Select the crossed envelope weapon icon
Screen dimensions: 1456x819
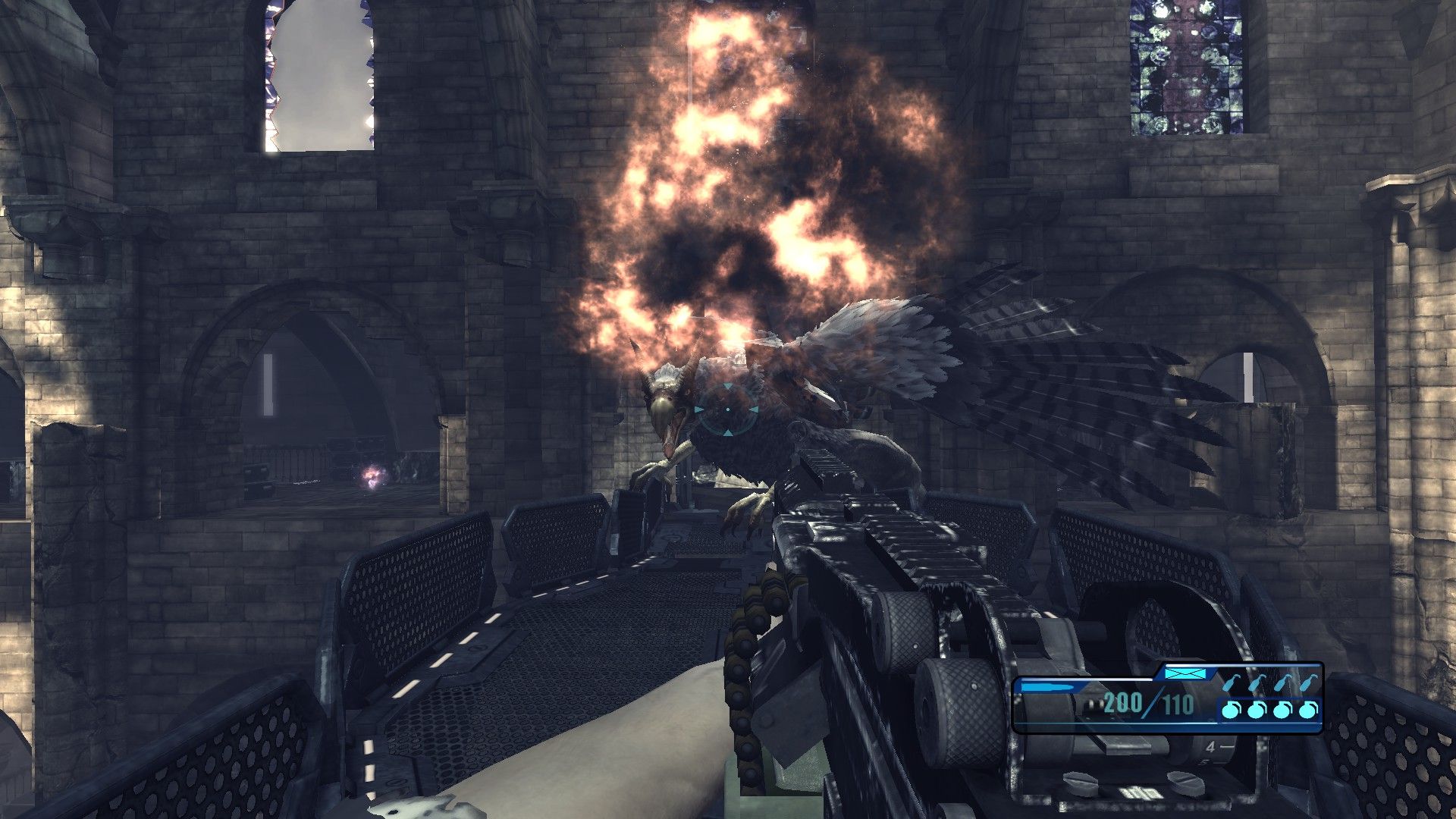tap(1186, 673)
